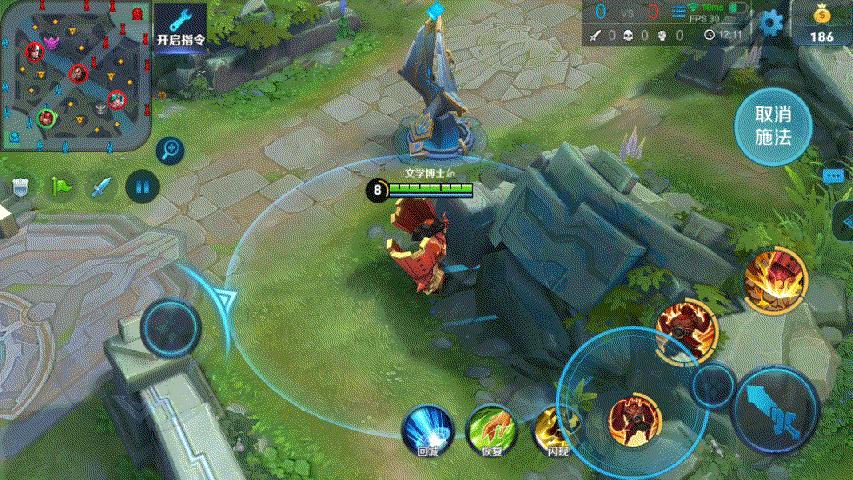Screen dimensions: 853x480
Task: Trigger the 闪现 flash spell
Action: [x=555, y=431]
